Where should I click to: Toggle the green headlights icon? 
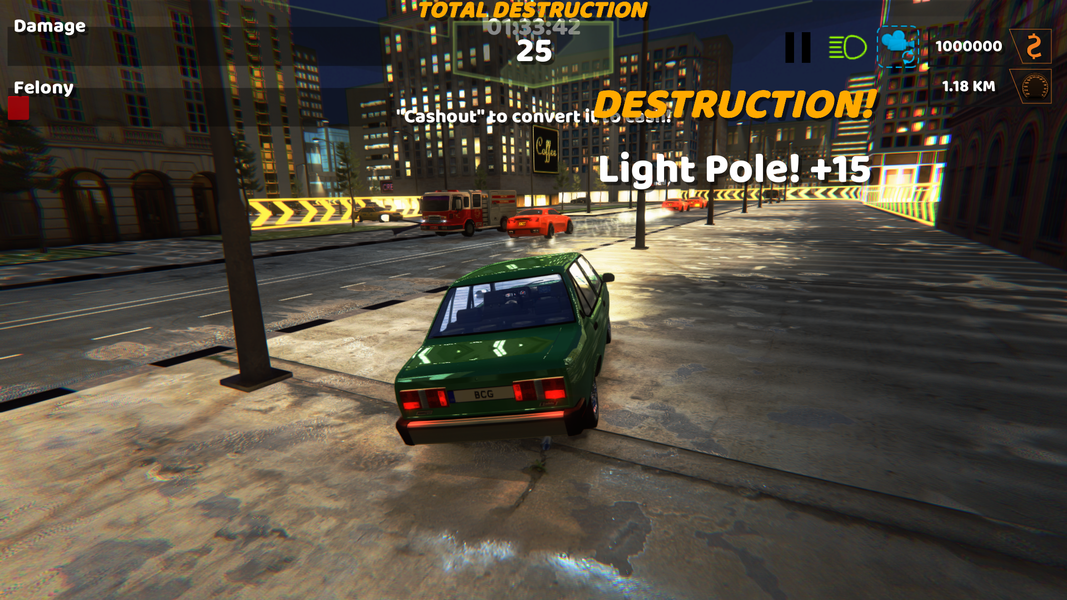click(x=847, y=47)
